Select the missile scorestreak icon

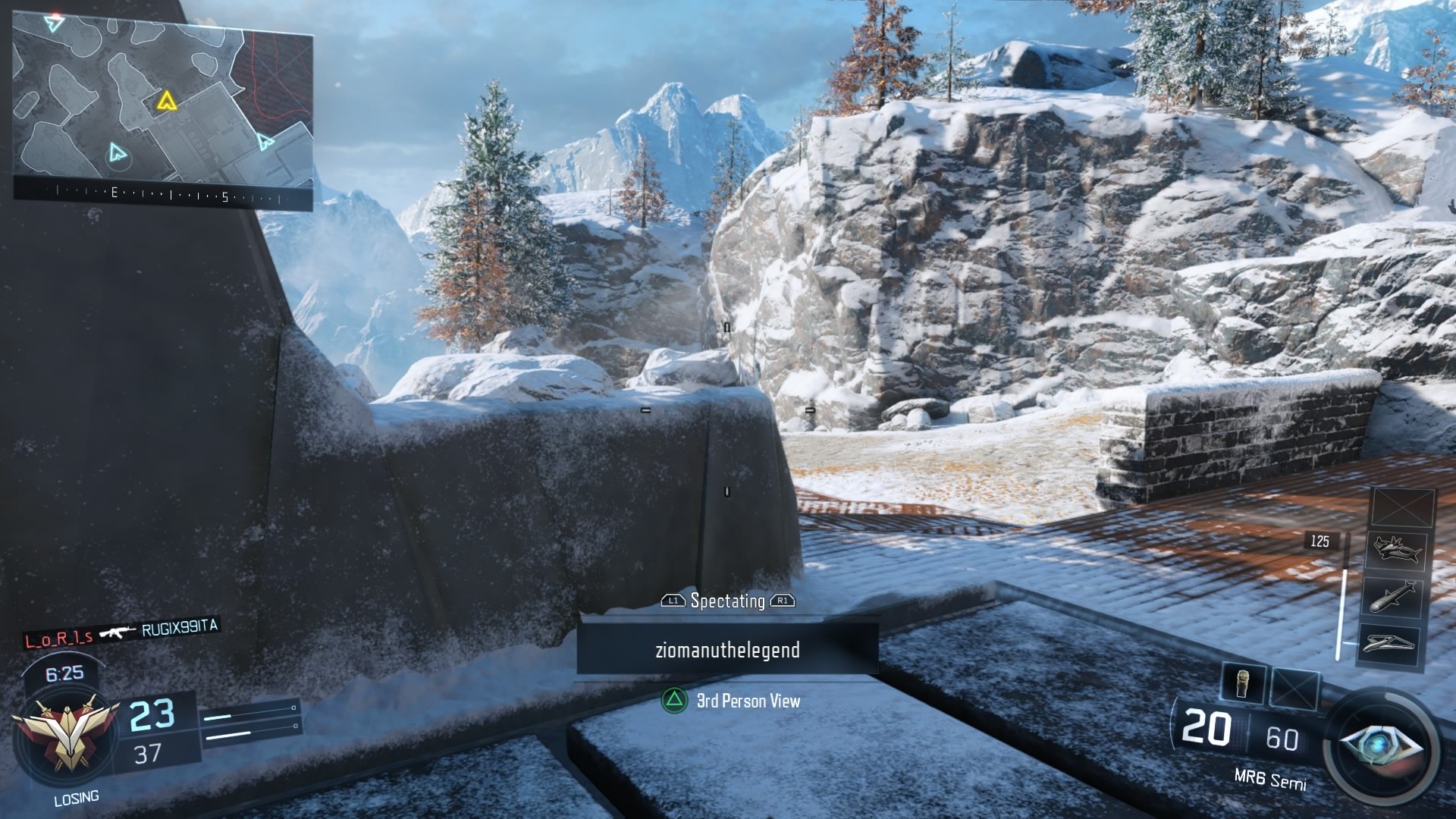point(1393,596)
